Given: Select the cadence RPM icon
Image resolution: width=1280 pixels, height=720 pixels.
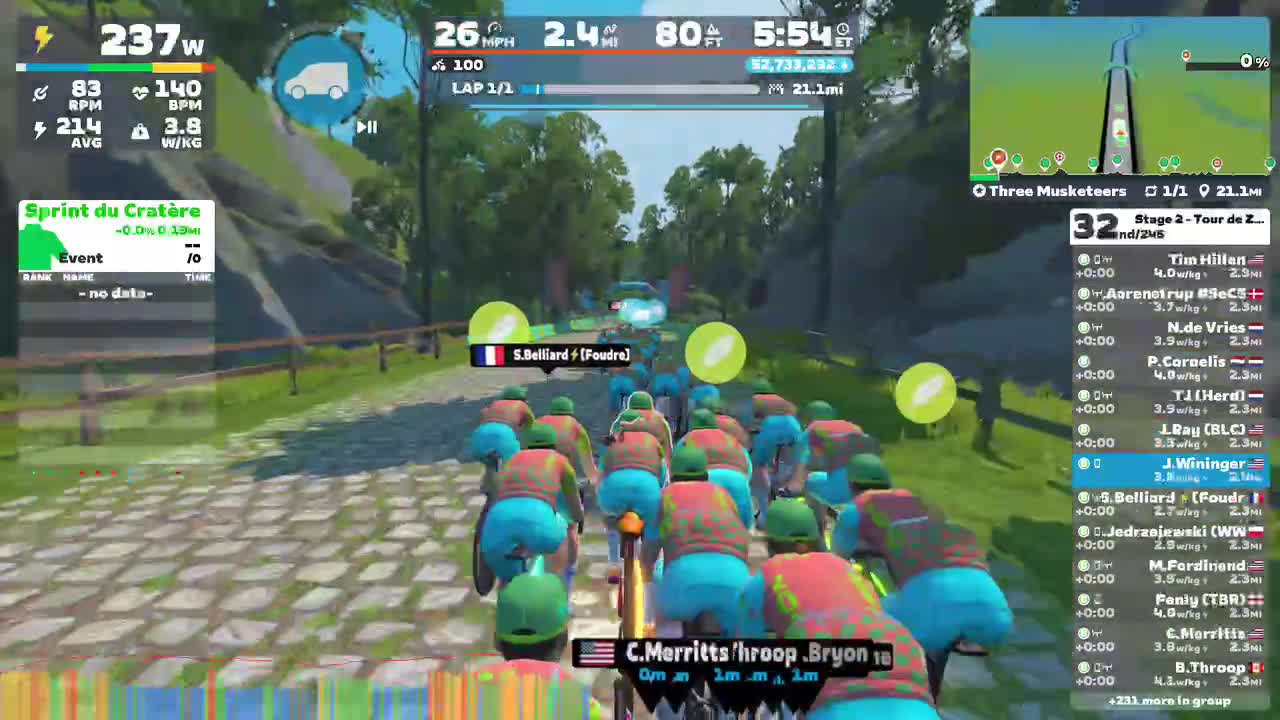Looking at the screenshot, I should pyautogui.click(x=41, y=92).
